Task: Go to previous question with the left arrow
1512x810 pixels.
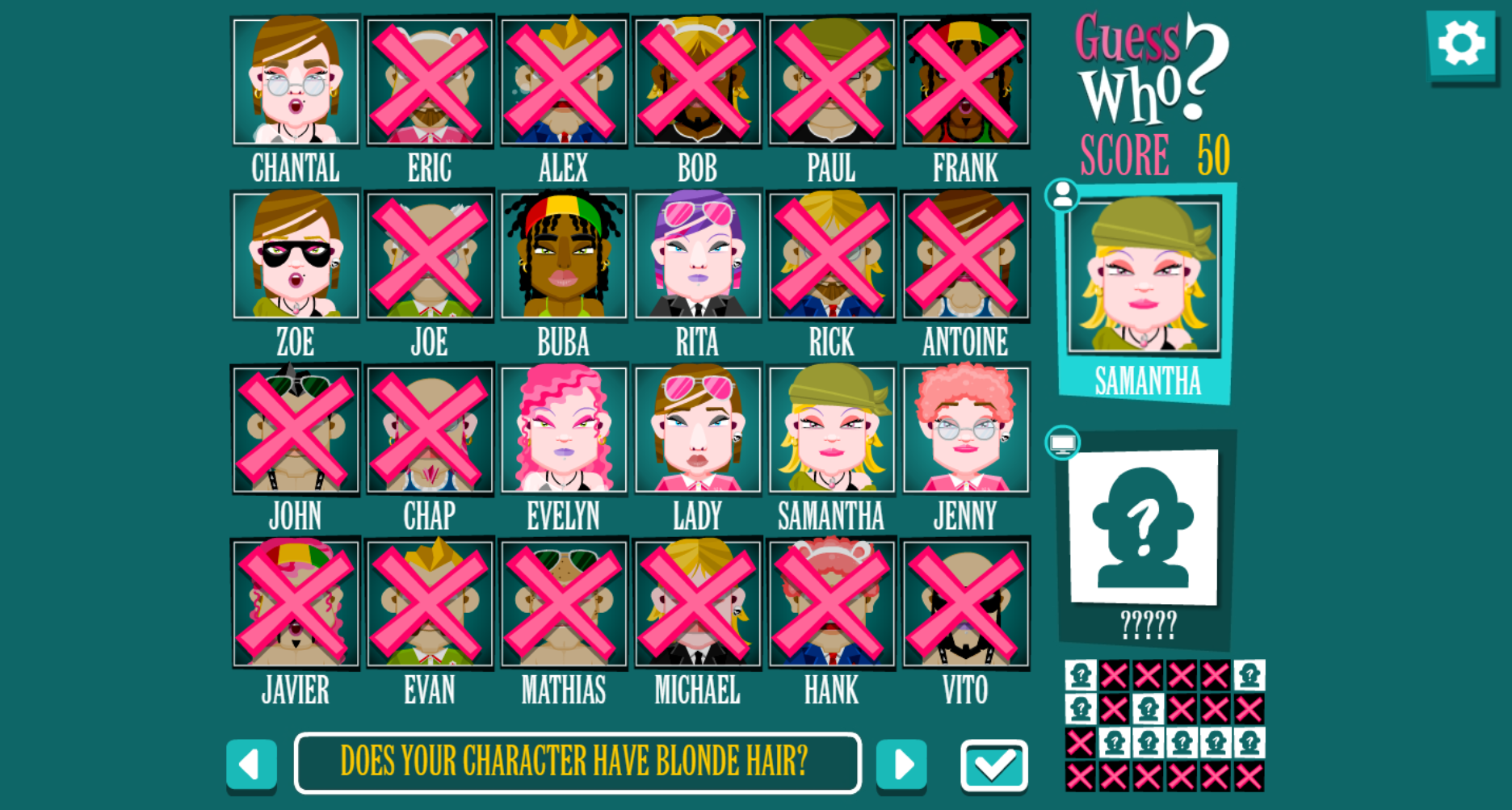Action: click(251, 763)
